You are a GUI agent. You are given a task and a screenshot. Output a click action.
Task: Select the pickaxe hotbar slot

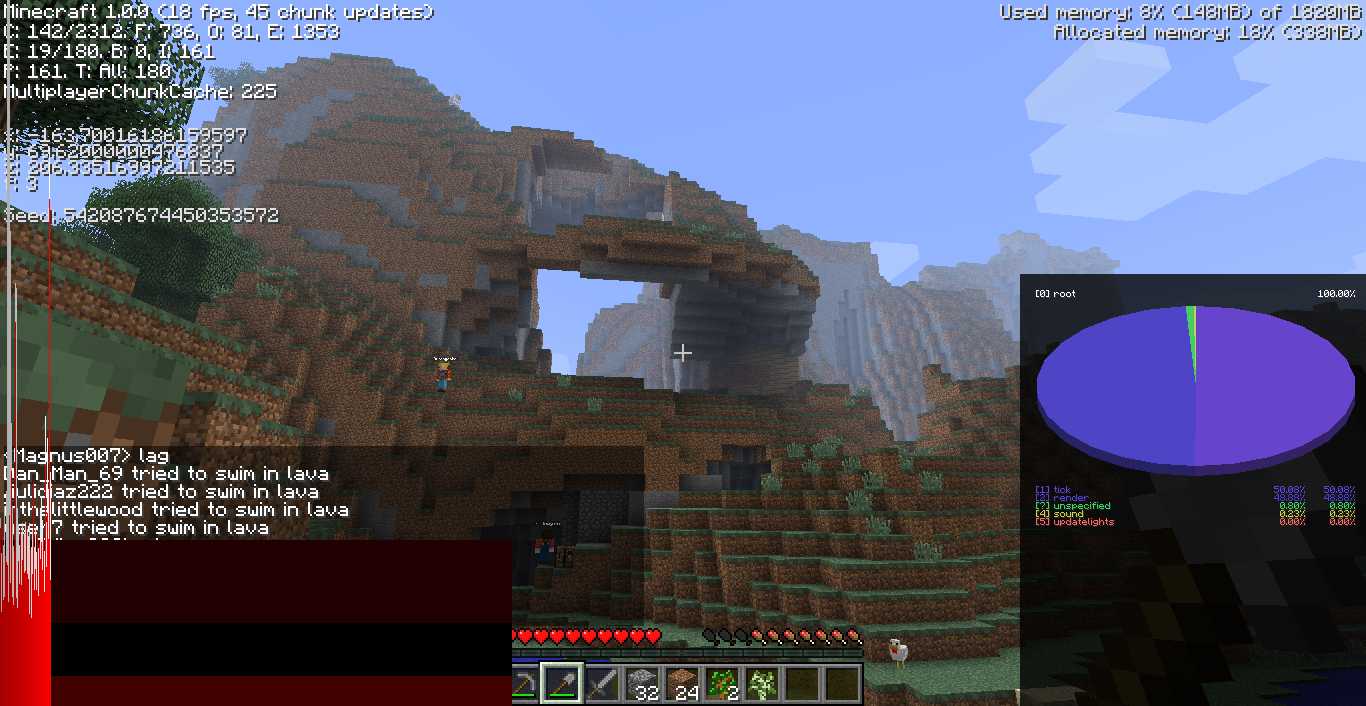[x=524, y=684]
